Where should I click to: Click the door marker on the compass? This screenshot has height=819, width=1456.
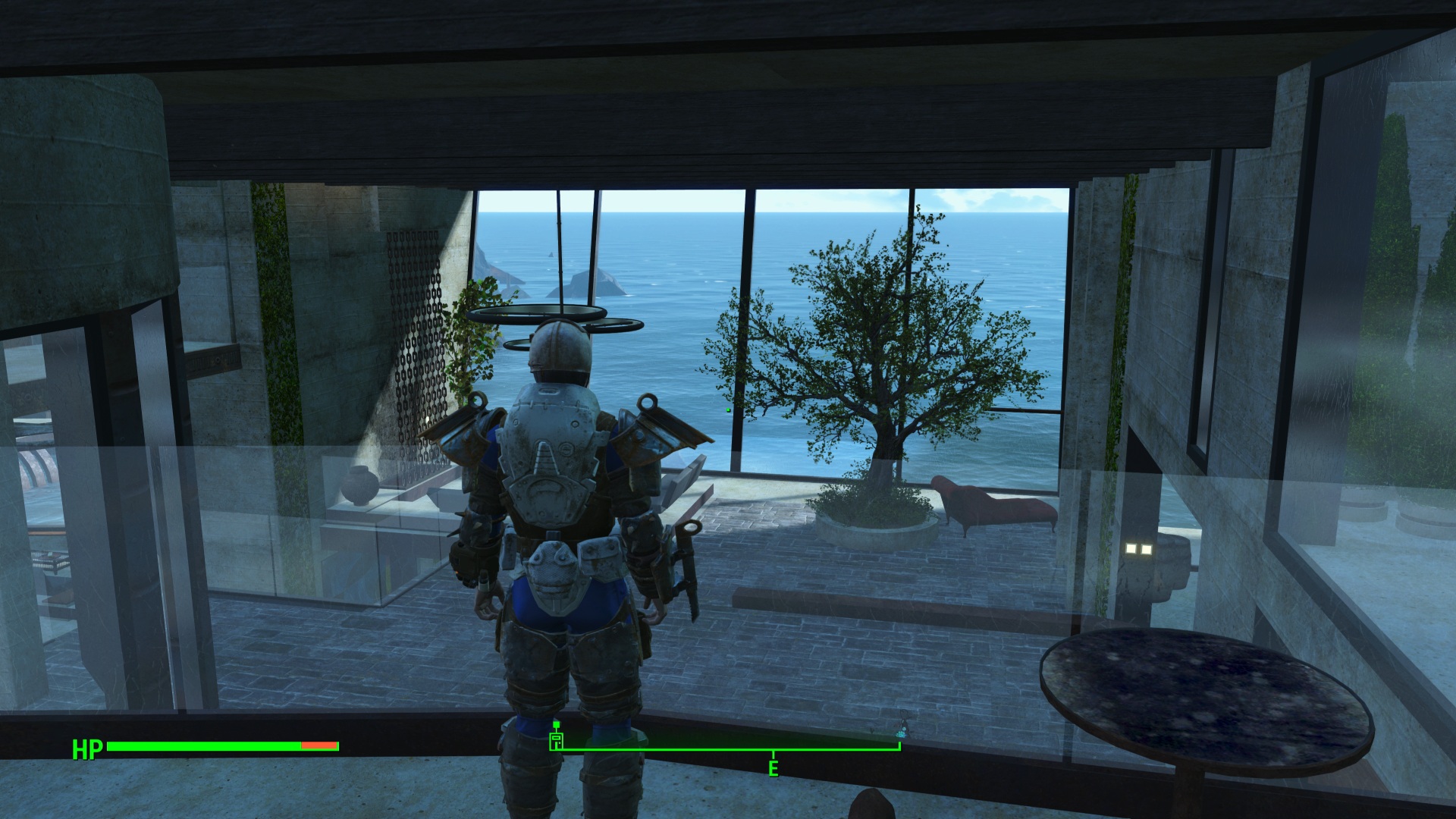pos(556,741)
